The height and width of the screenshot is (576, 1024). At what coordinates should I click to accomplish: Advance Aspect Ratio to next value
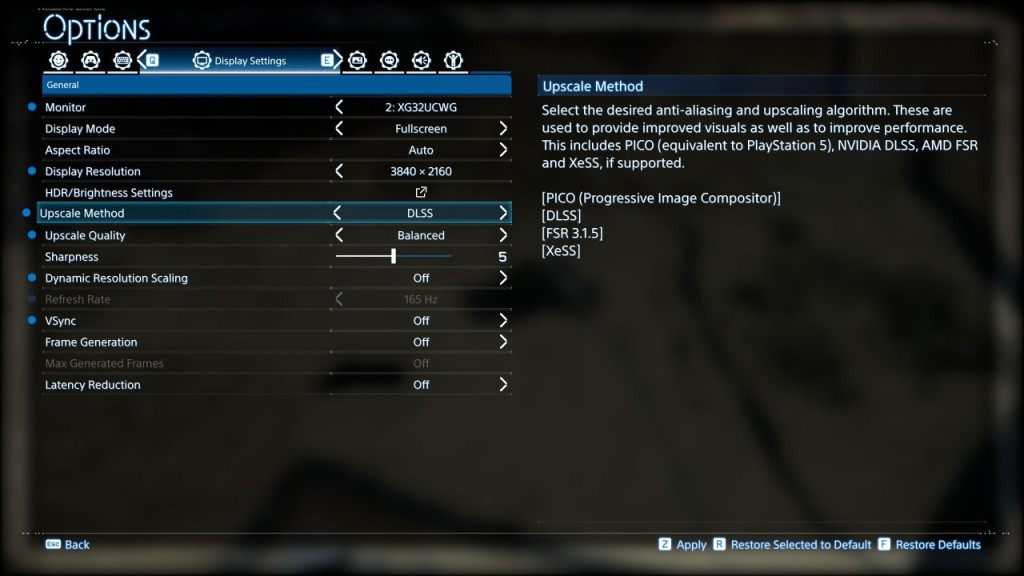click(x=503, y=150)
